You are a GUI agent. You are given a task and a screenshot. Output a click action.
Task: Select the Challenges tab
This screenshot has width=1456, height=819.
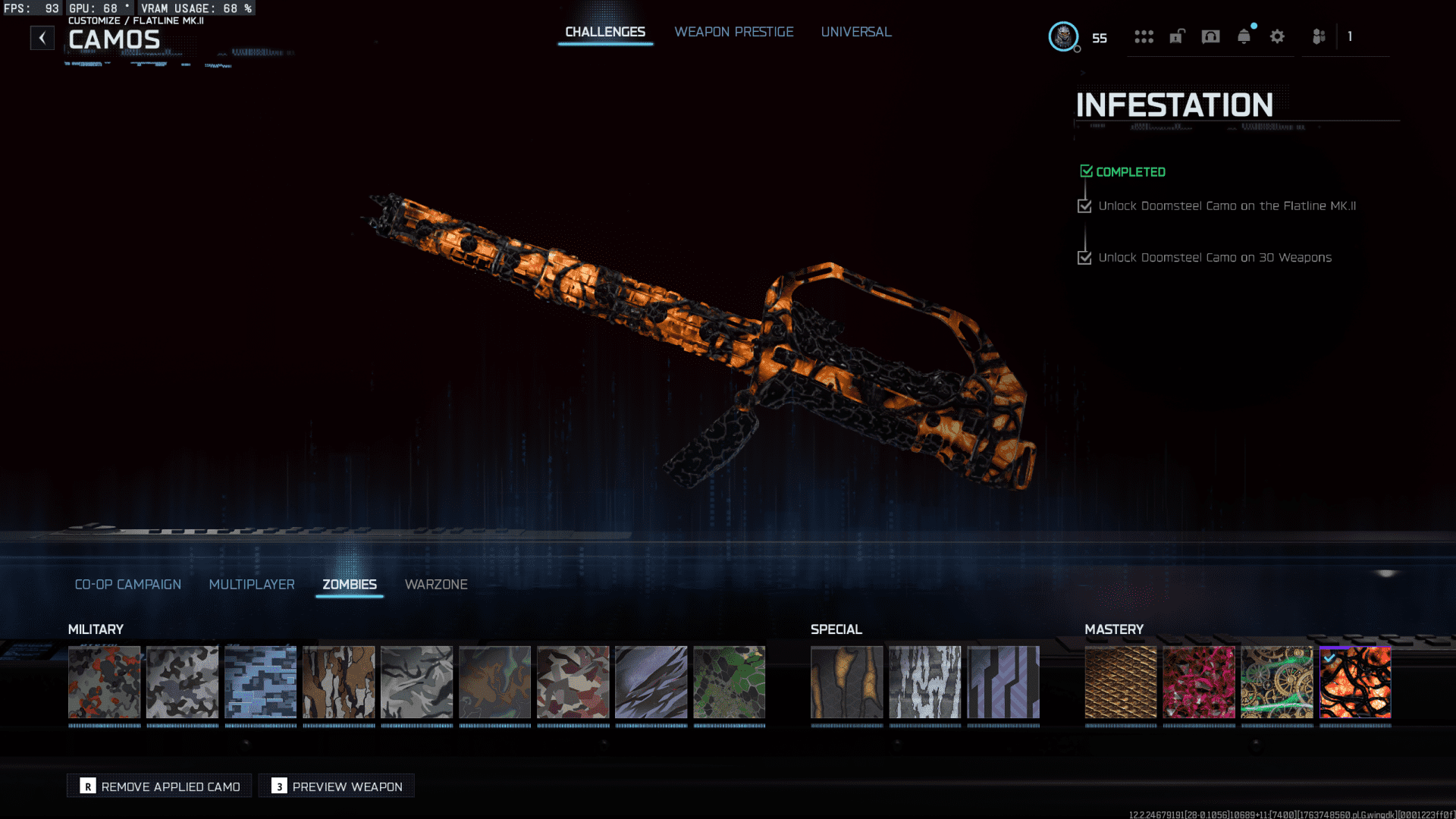point(605,32)
